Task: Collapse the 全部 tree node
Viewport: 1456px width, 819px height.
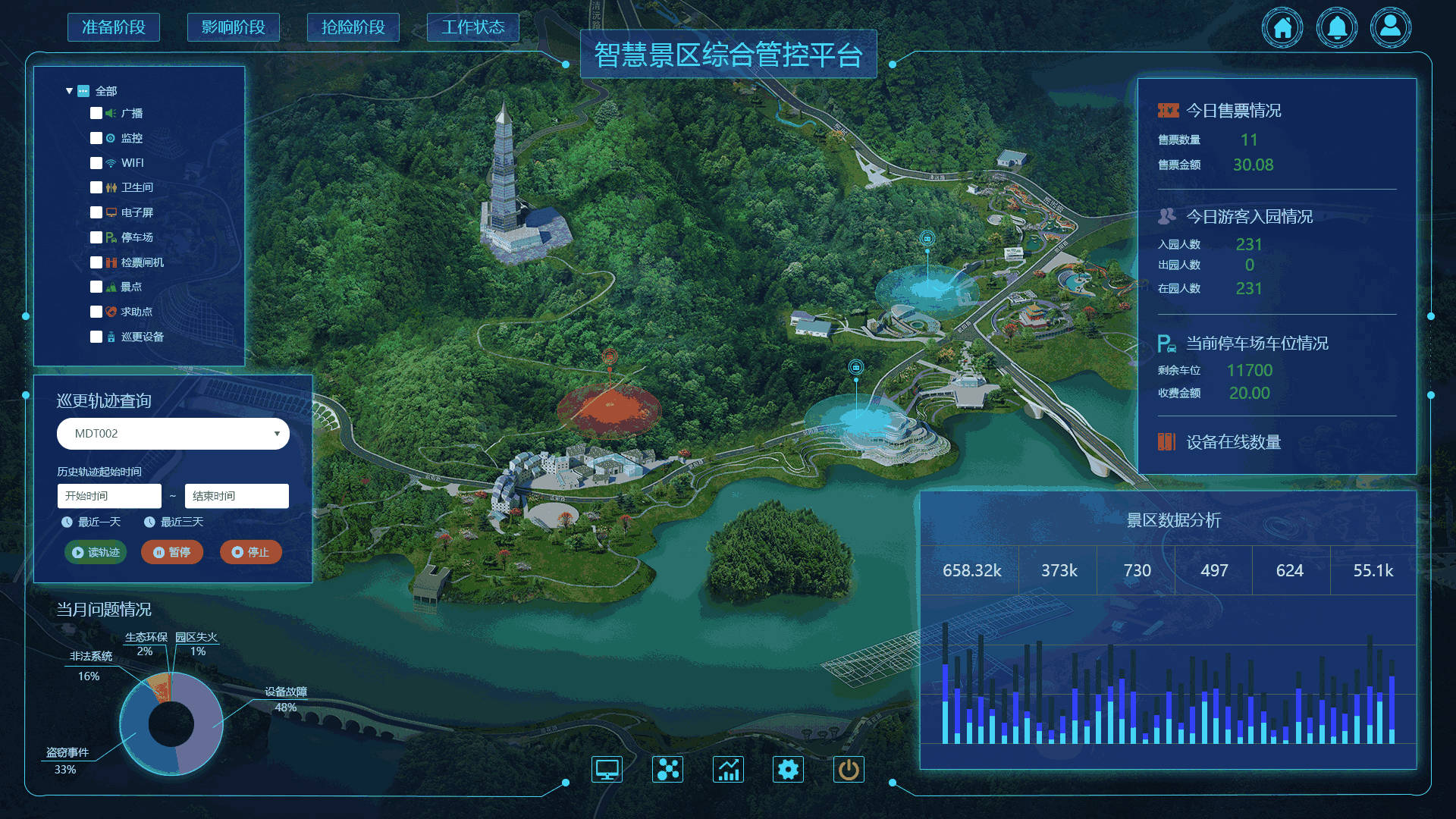Action: coord(68,89)
